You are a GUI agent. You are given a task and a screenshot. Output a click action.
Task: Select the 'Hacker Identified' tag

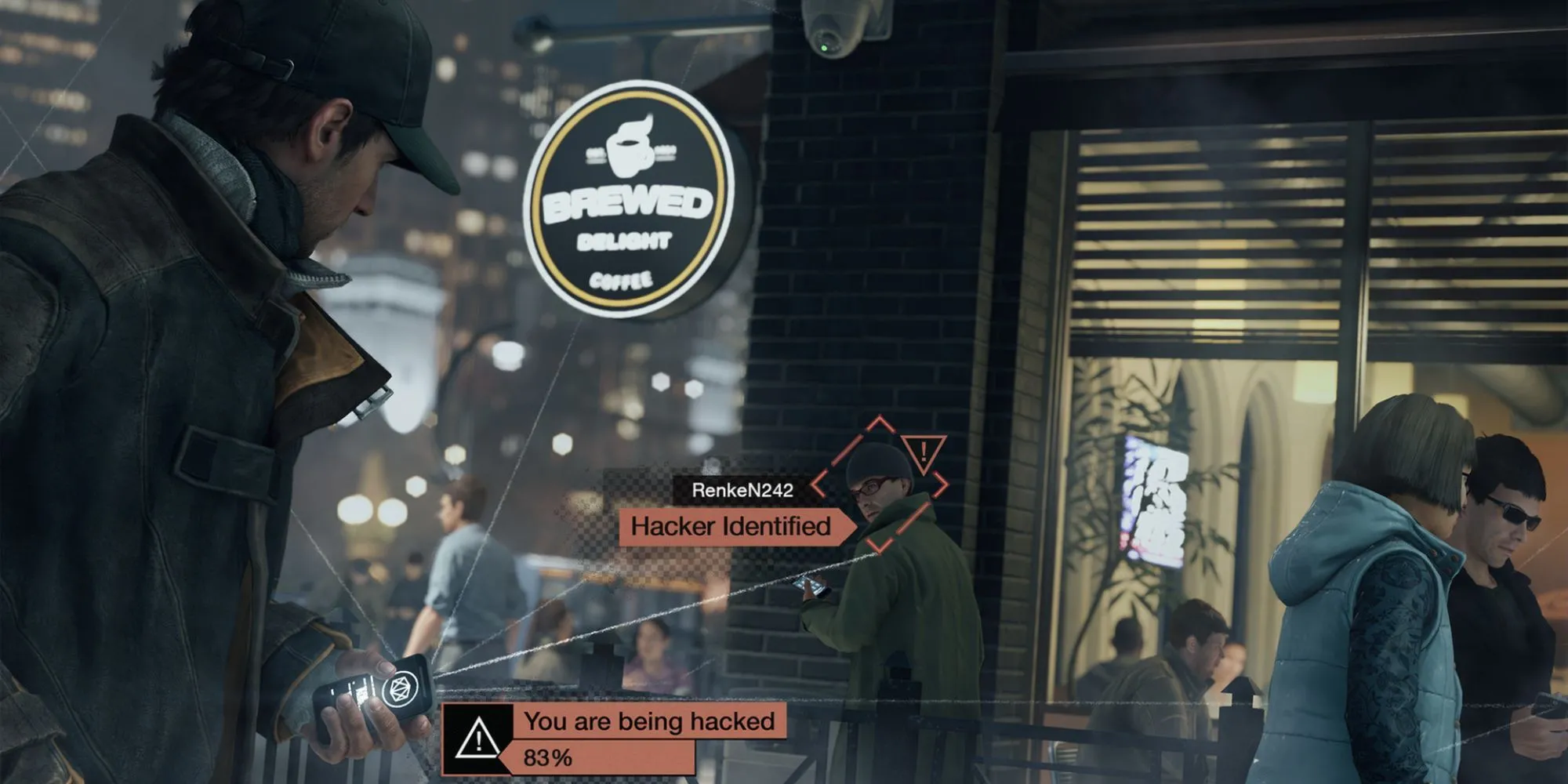click(x=731, y=526)
